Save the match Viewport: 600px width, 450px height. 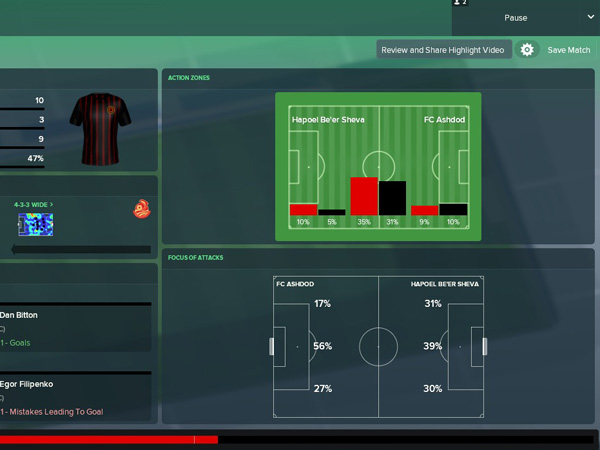pyautogui.click(x=568, y=50)
